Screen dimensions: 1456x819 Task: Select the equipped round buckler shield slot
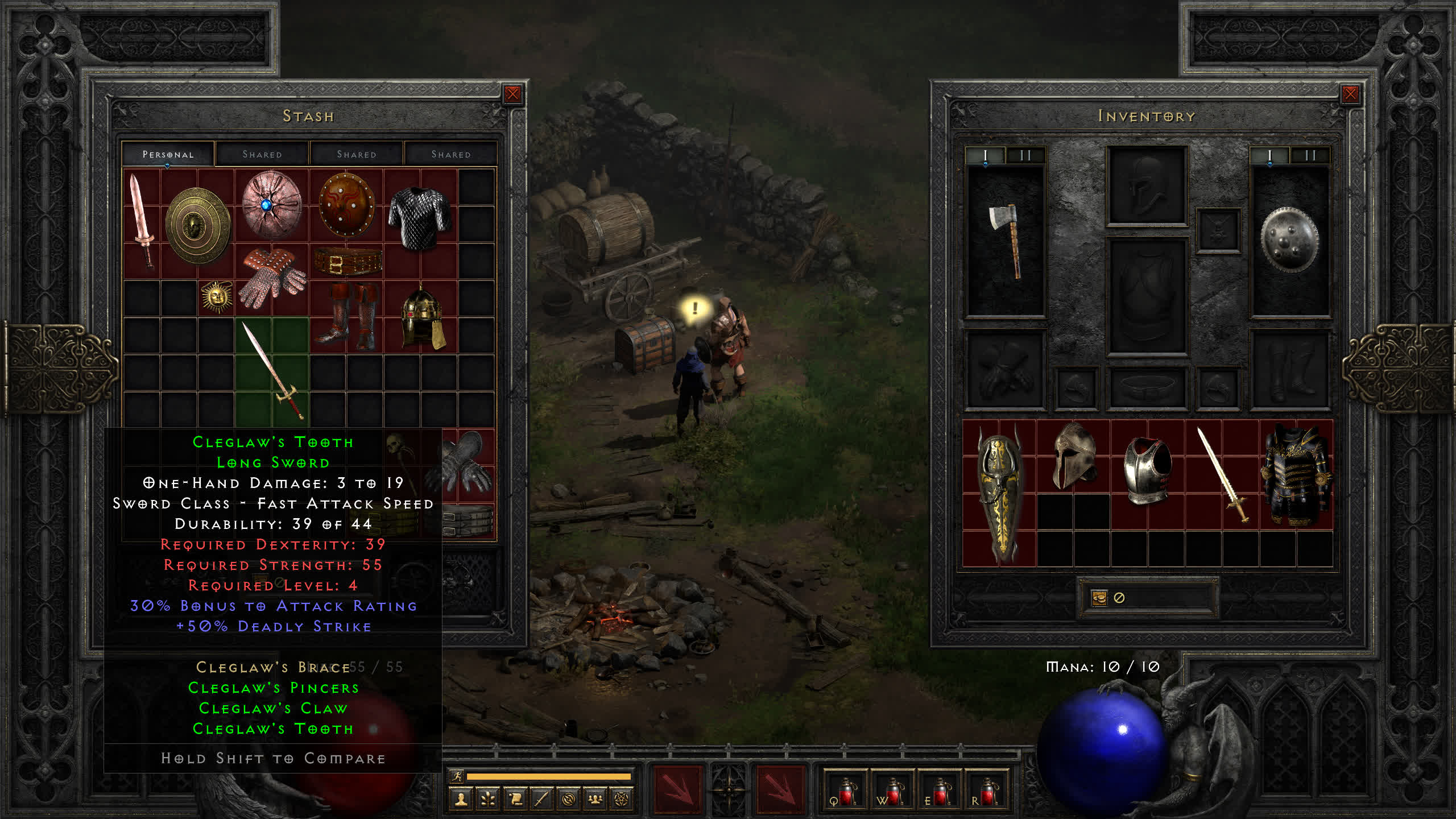click(1289, 239)
